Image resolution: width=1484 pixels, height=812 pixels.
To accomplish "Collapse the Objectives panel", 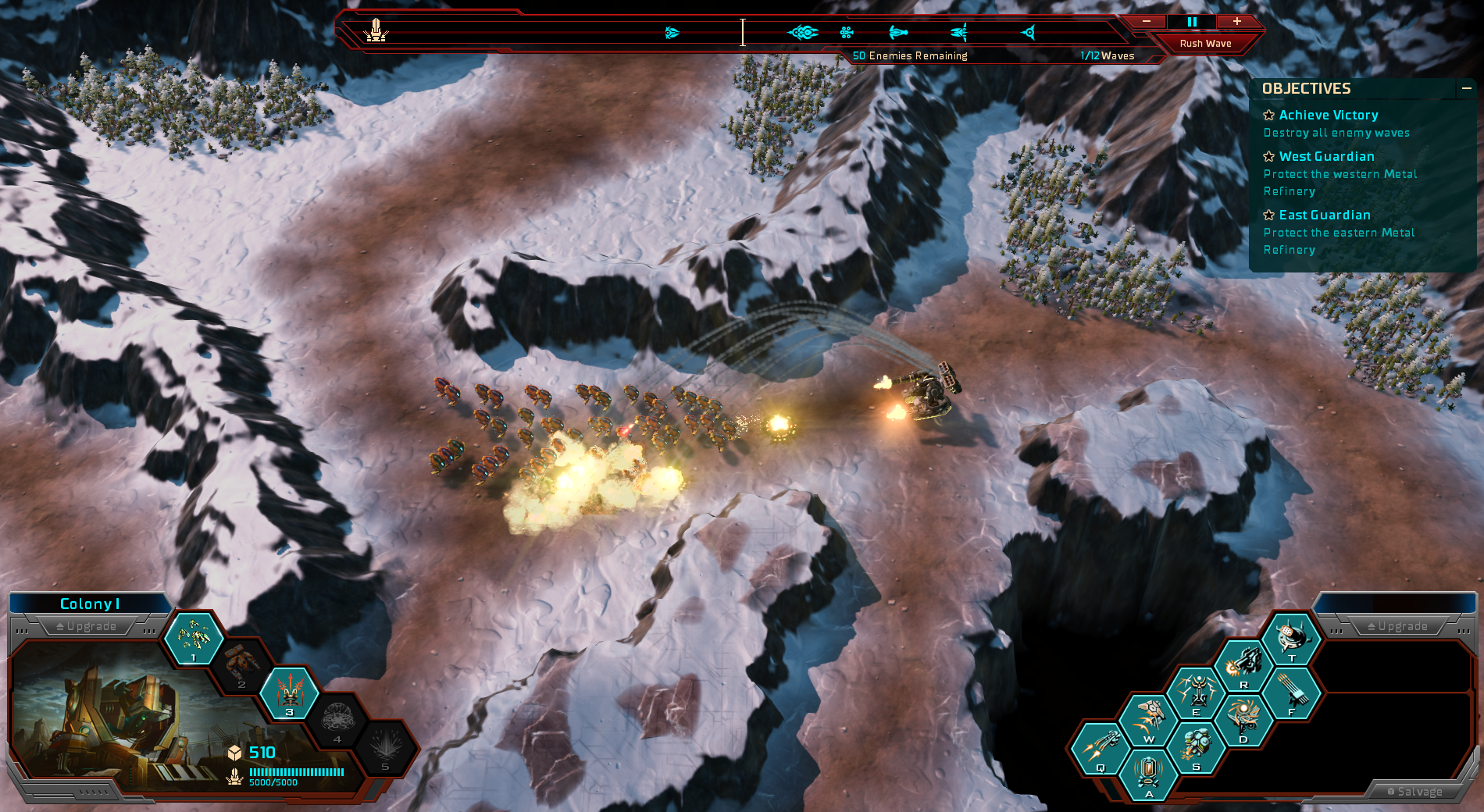I will 1466,89.
